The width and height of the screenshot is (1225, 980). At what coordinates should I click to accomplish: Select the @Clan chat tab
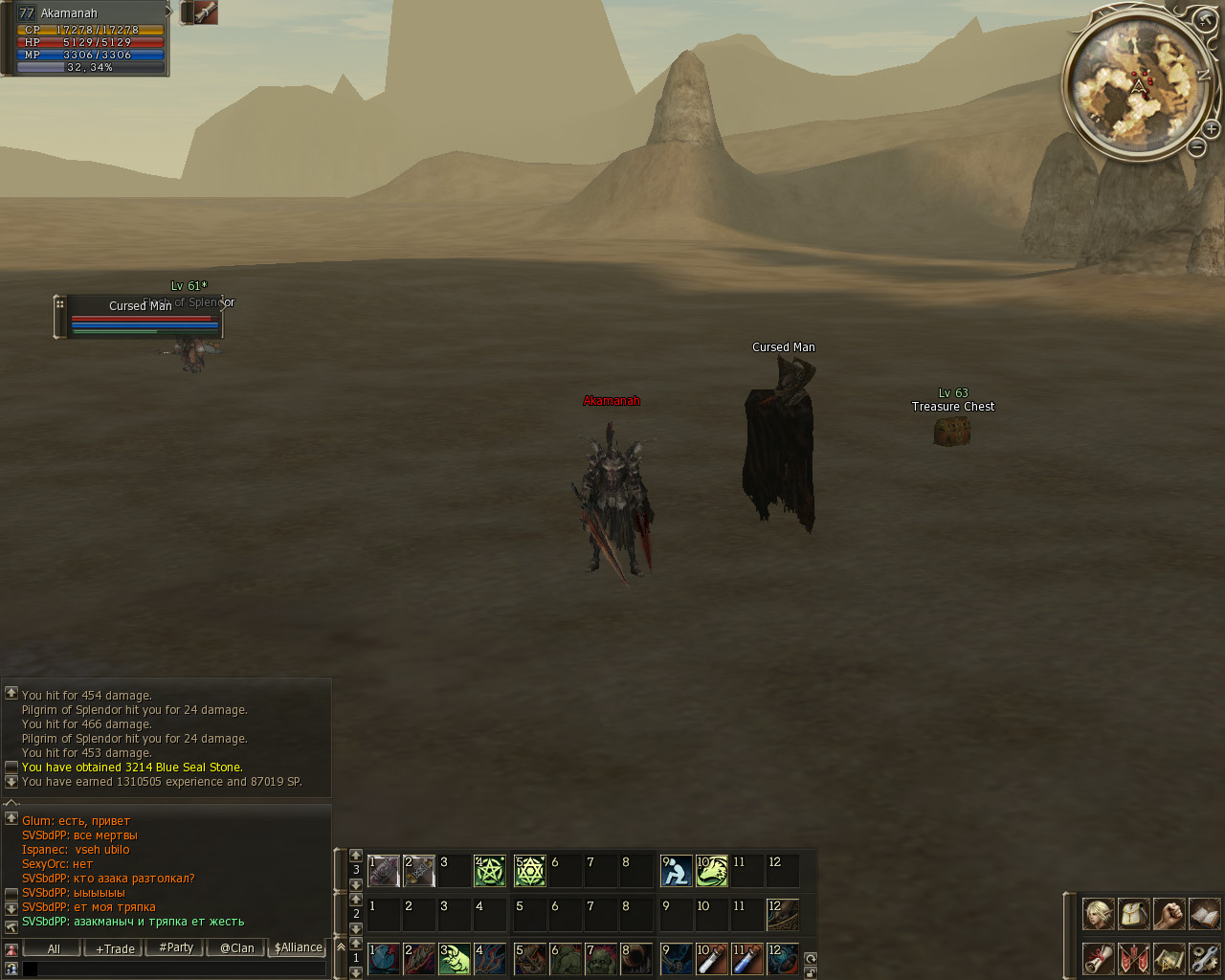click(236, 948)
